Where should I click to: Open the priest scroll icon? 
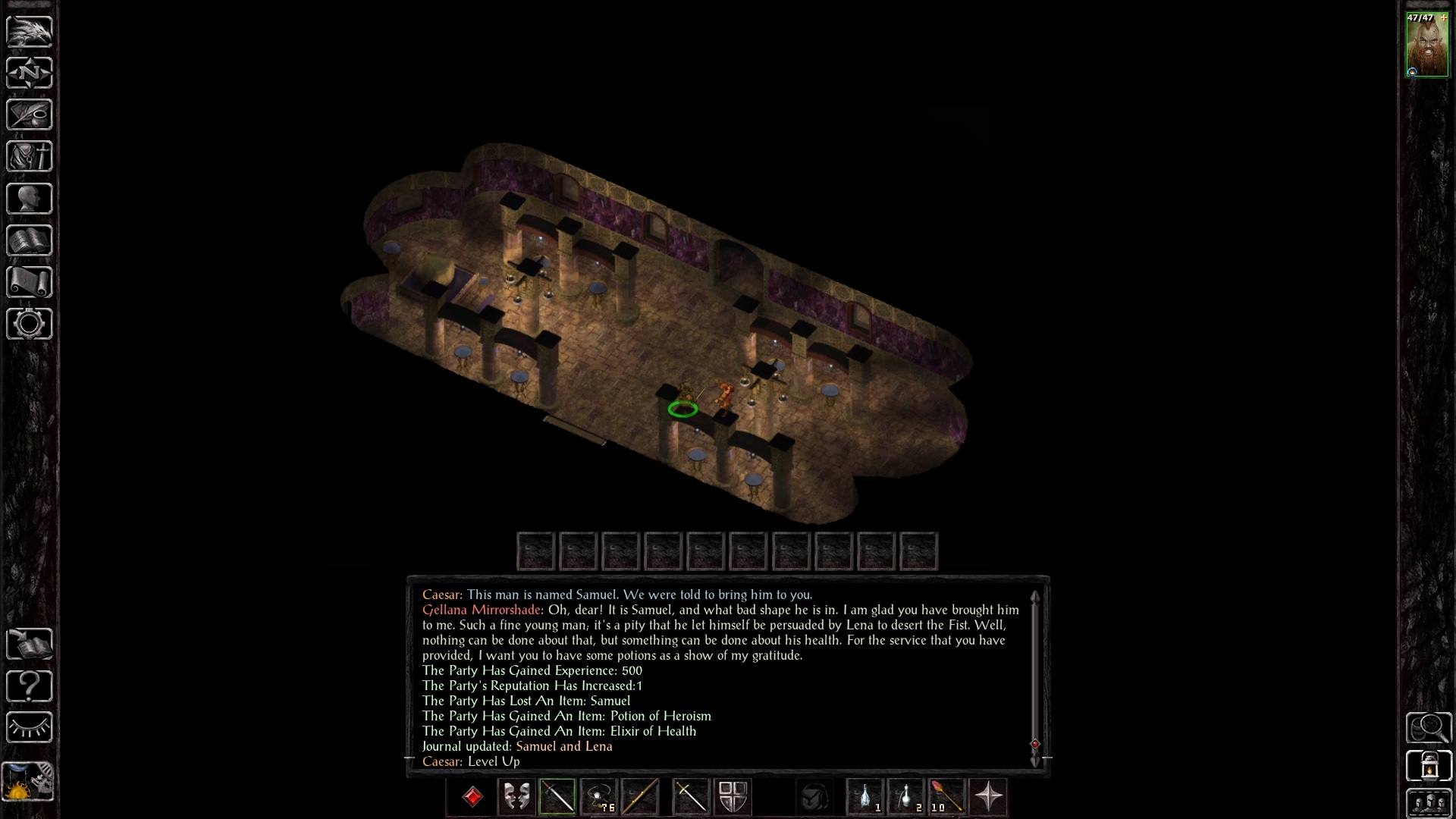point(30,282)
